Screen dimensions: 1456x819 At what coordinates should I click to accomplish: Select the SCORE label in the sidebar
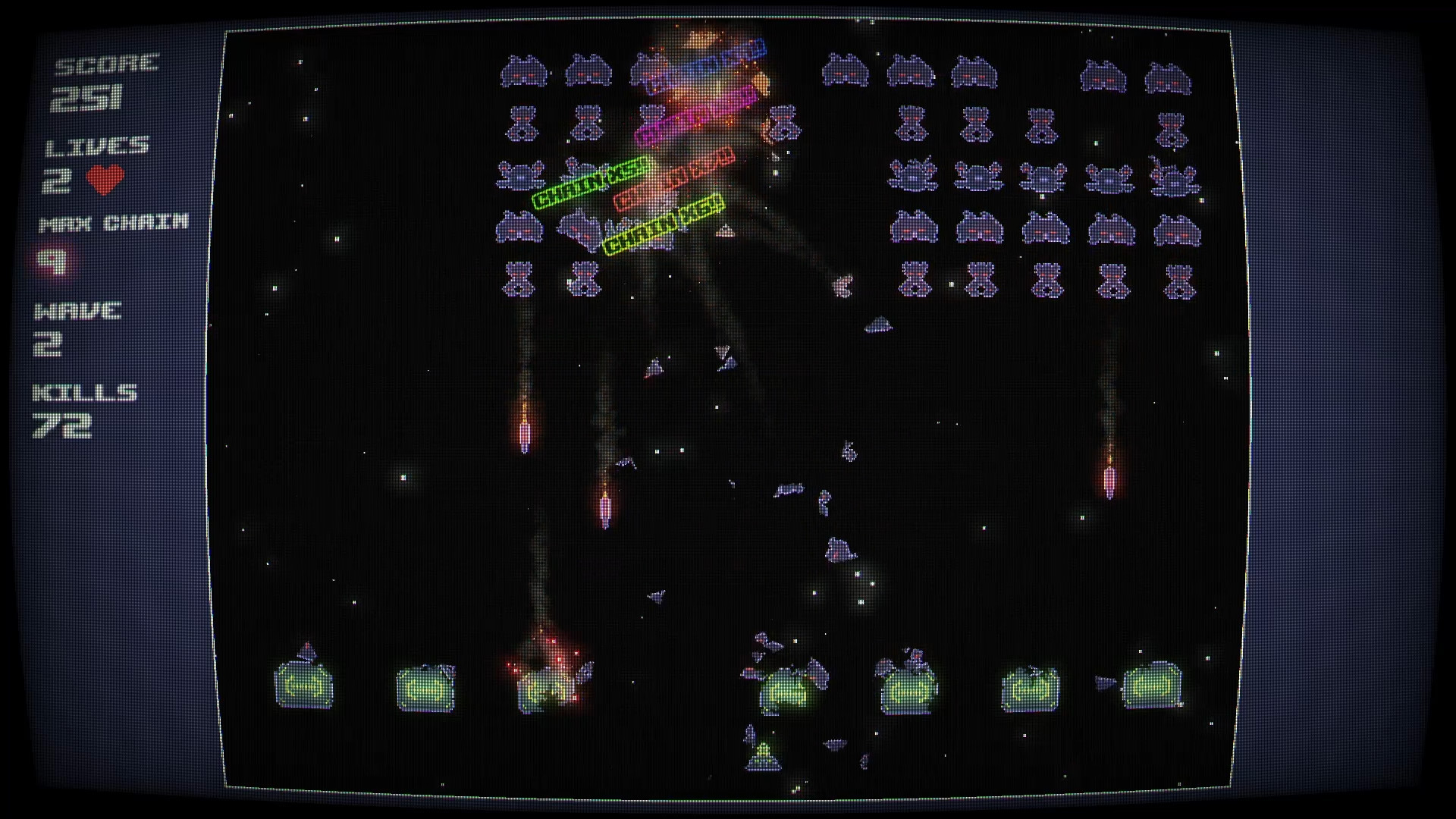(x=108, y=64)
